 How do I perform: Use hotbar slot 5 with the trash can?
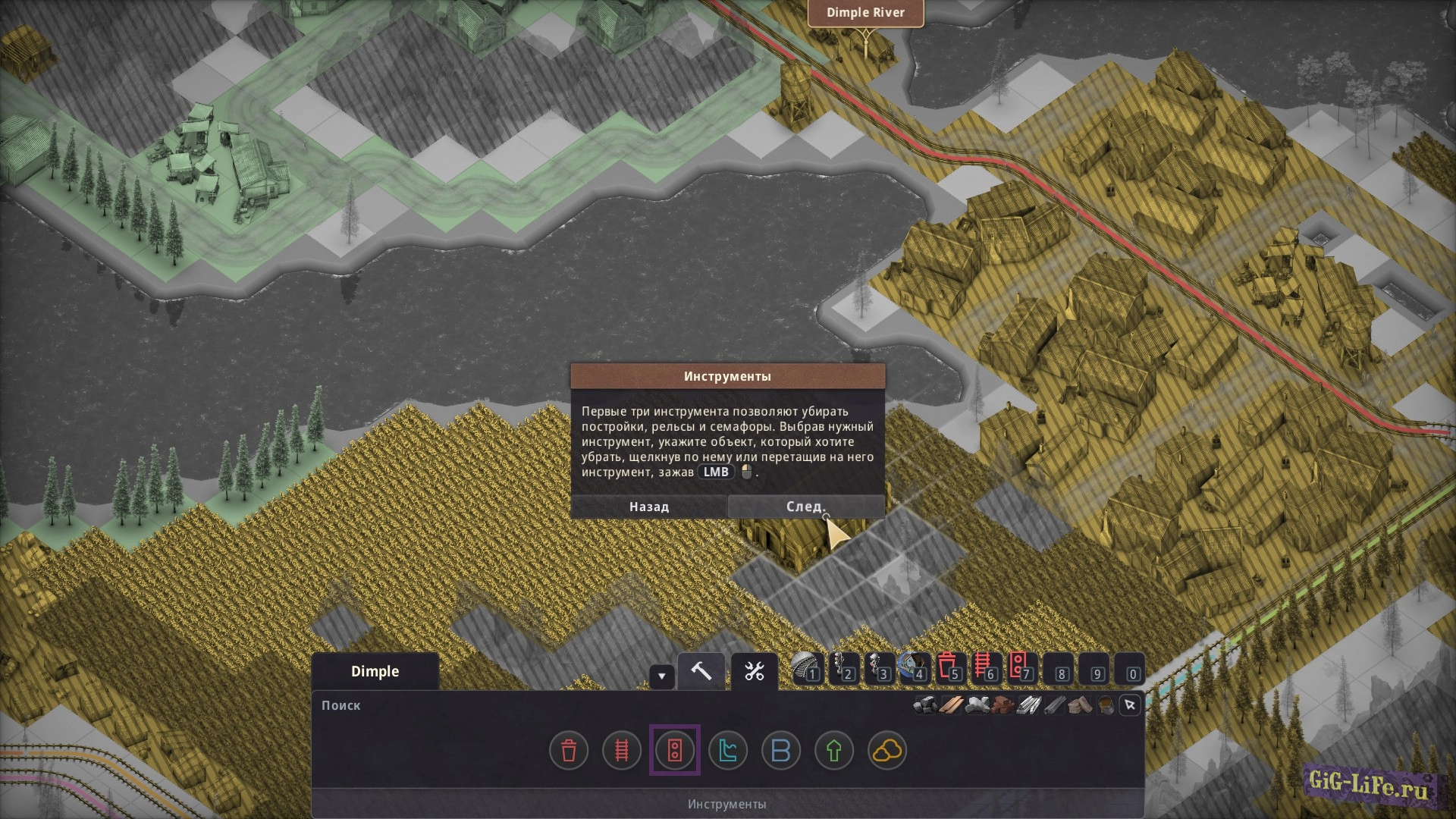[x=949, y=669]
